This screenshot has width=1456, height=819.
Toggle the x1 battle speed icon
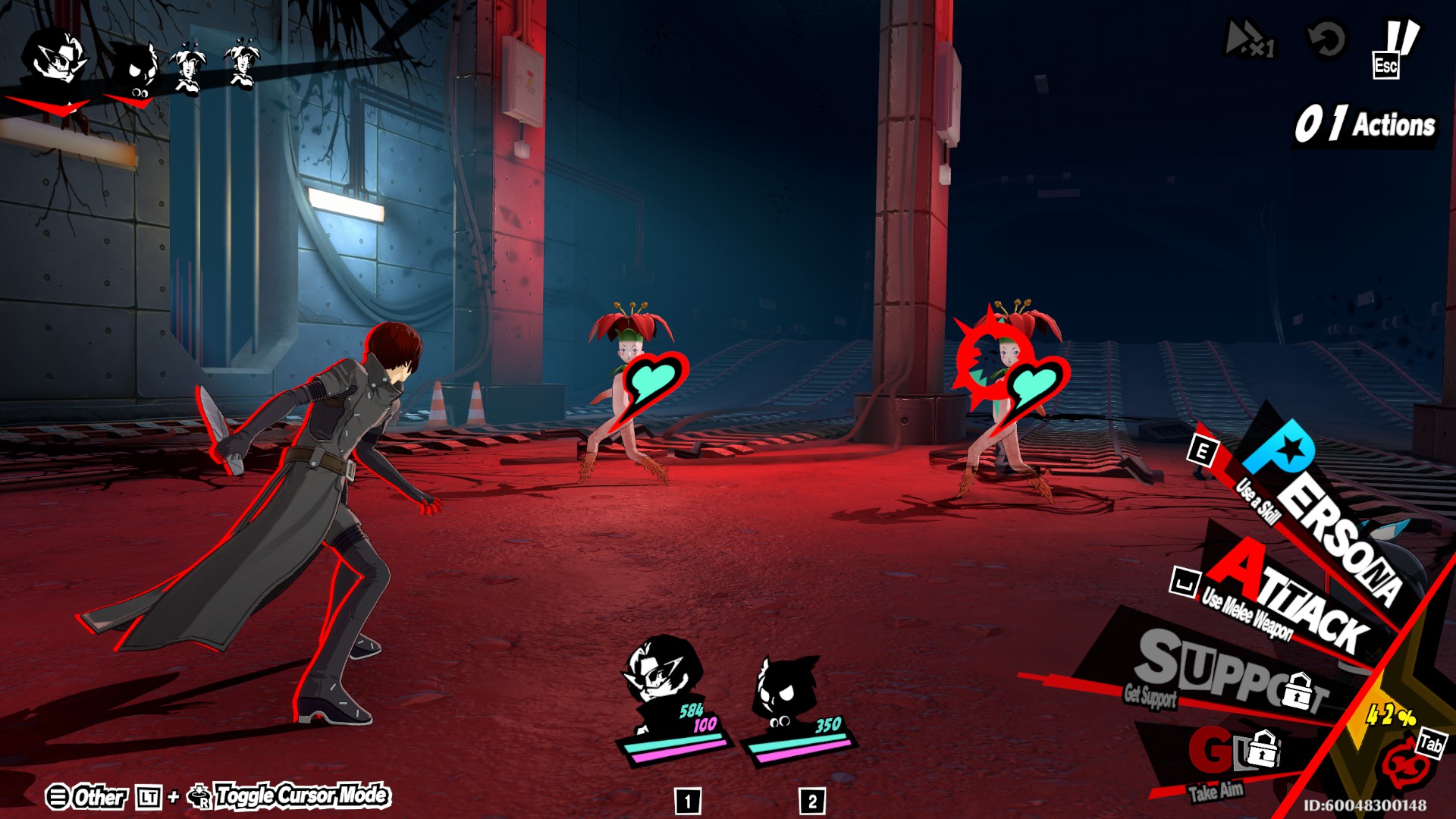click(x=1250, y=39)
